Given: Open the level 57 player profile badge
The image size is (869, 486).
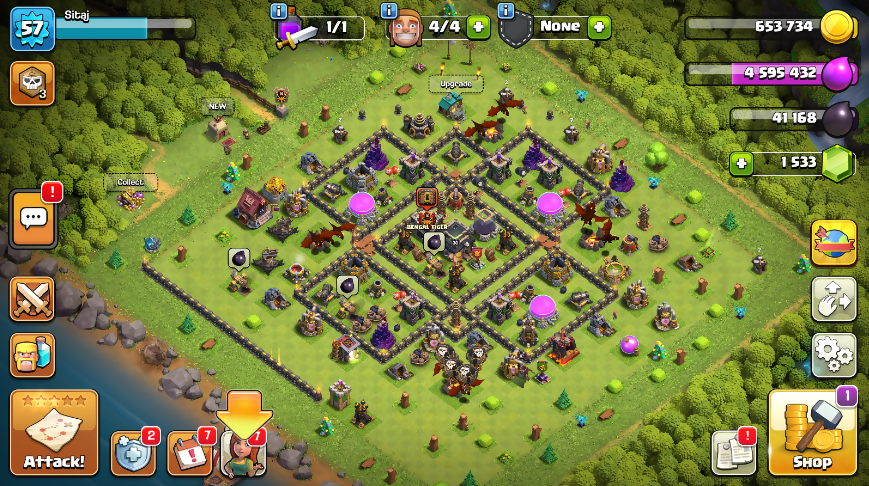Looking at the screenshot, I should [x=31, y=28].
